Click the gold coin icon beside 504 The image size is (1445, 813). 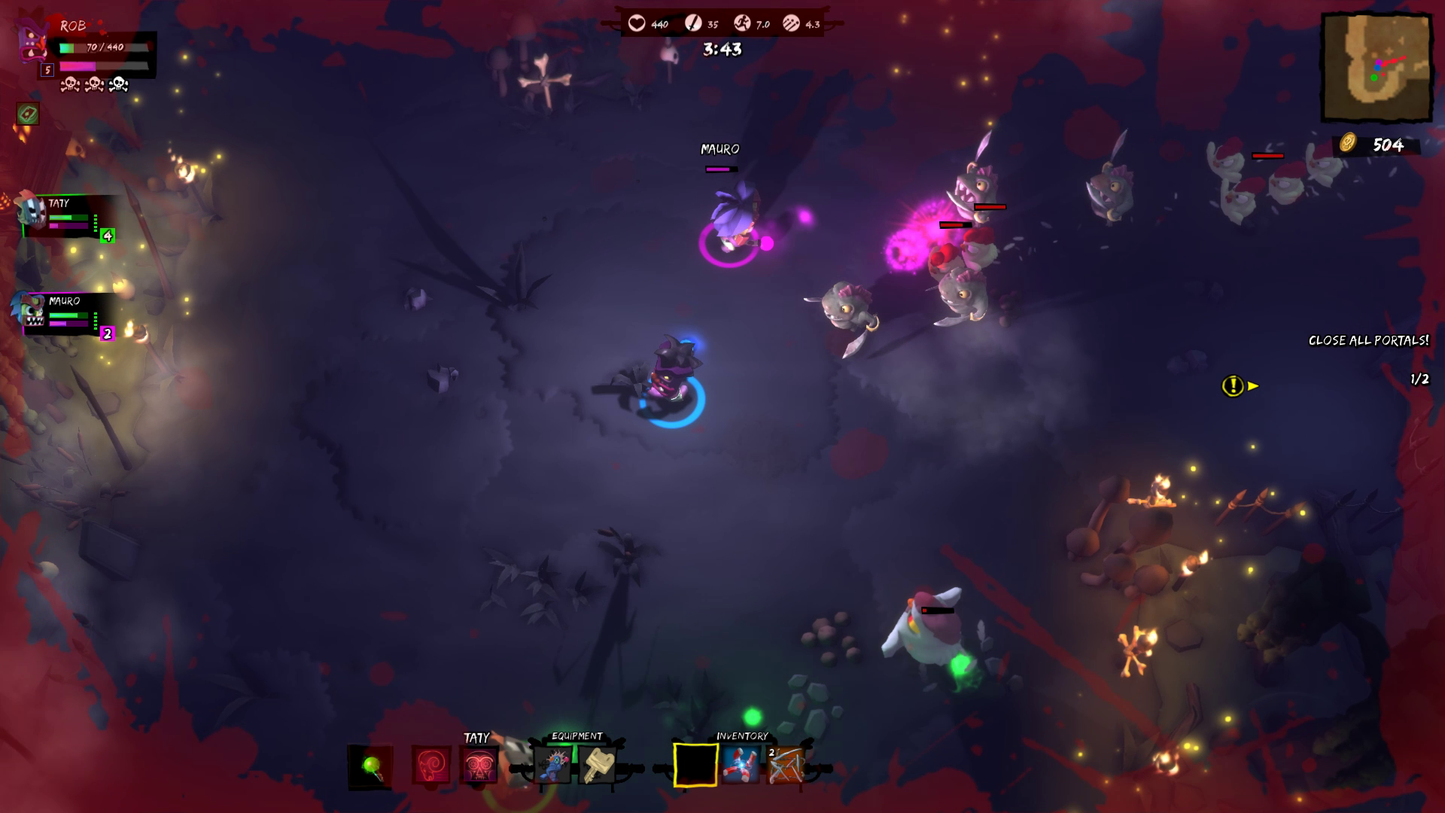(x=1349, y=145)
